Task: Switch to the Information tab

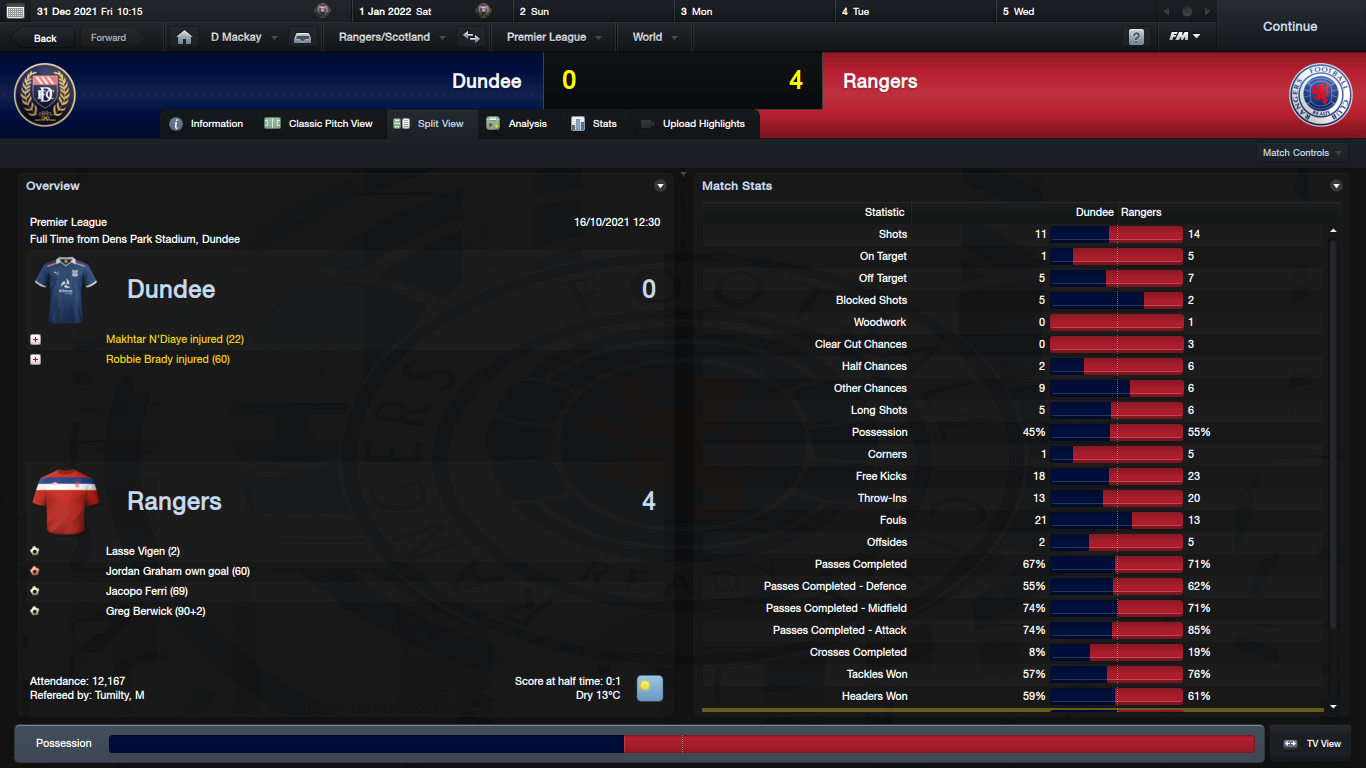Action: (x=207, y=124)
